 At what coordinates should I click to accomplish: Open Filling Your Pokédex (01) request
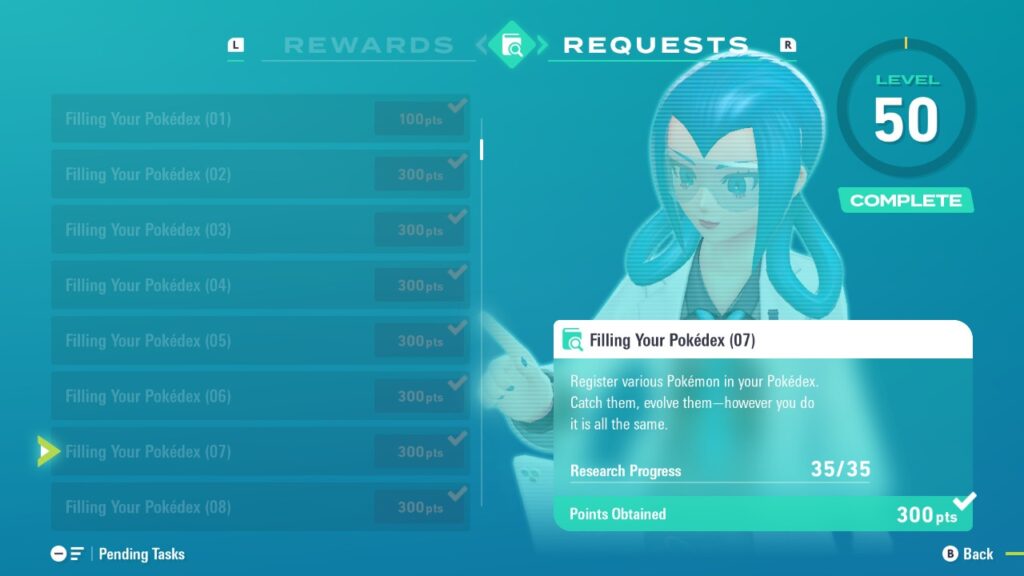(260, 119)
